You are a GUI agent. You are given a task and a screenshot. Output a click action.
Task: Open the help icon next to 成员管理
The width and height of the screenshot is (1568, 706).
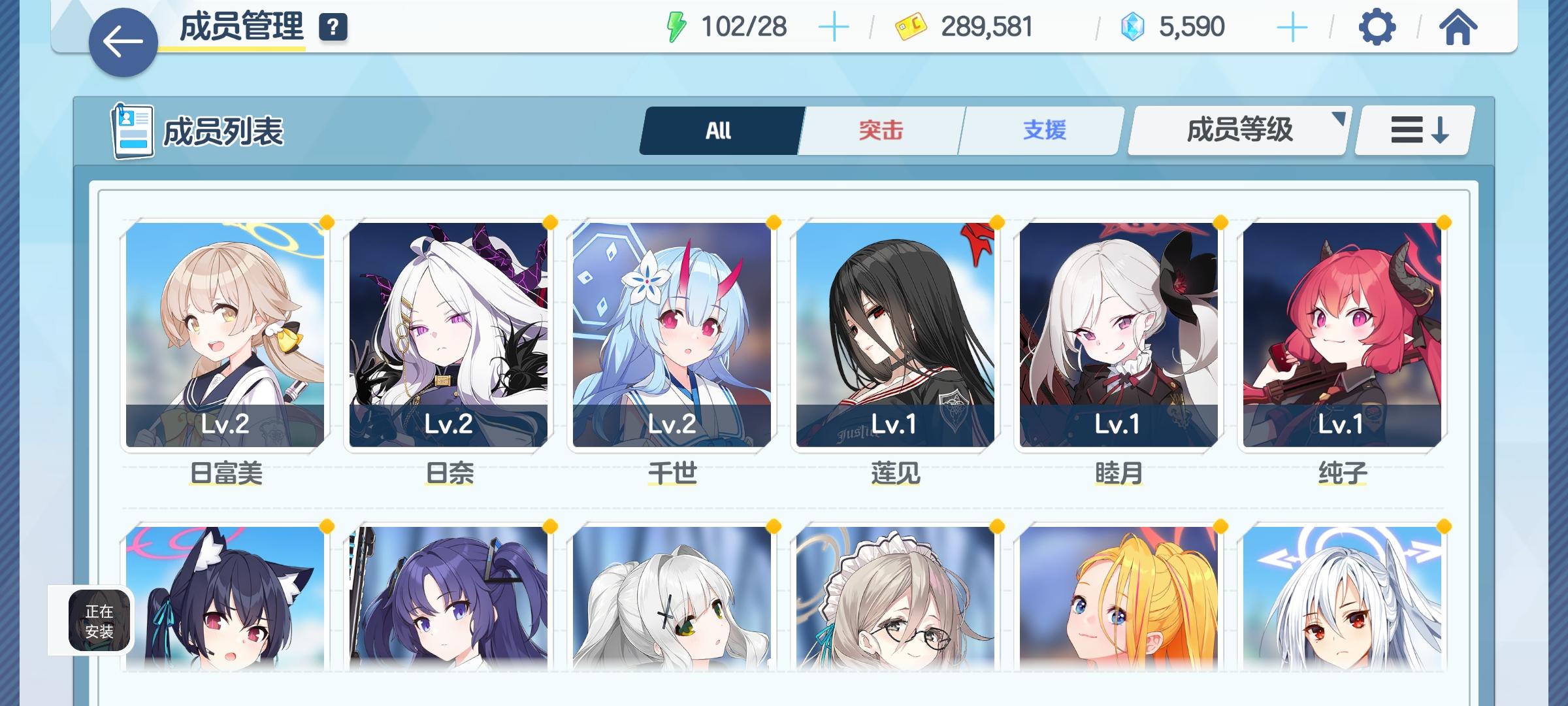[333, 27]
